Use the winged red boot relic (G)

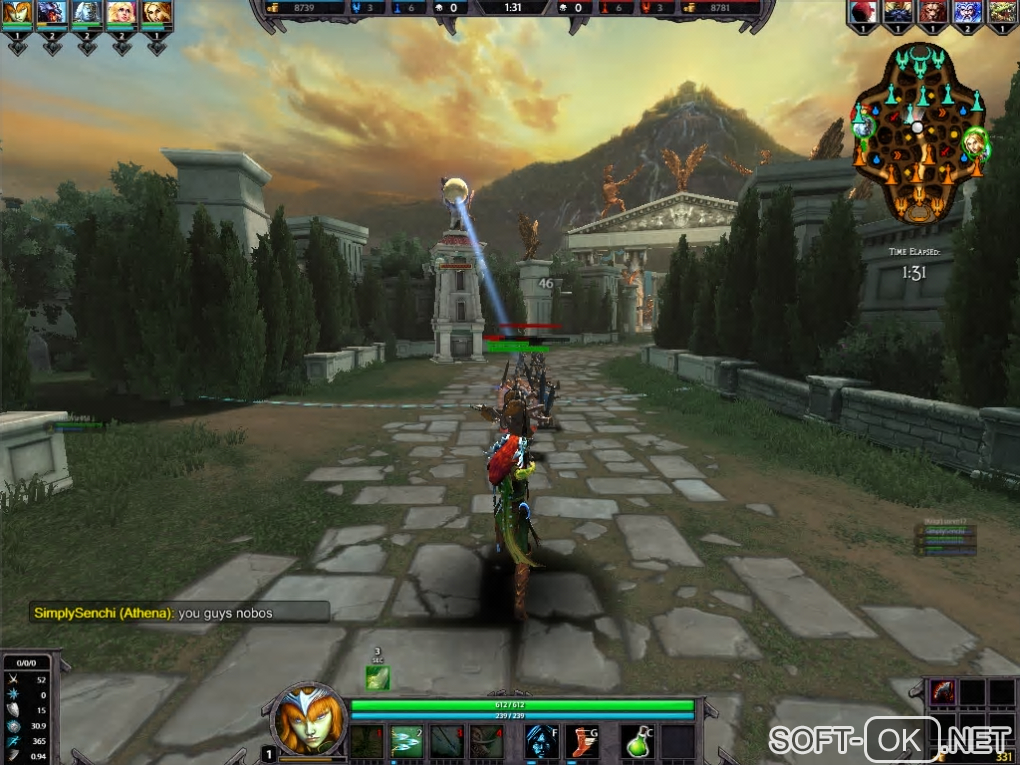(582, 741)
